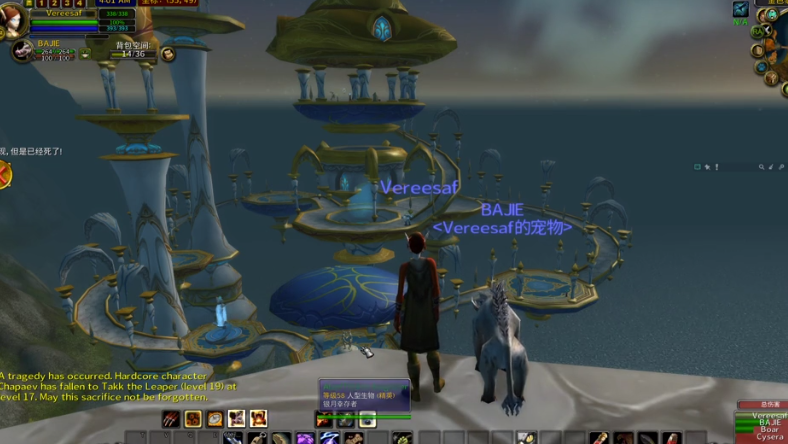The height and width of the screenshot is (444, 788).
Task: Select the first pet action bar icon
Action: pyautogui.click(x=171, y=418)
